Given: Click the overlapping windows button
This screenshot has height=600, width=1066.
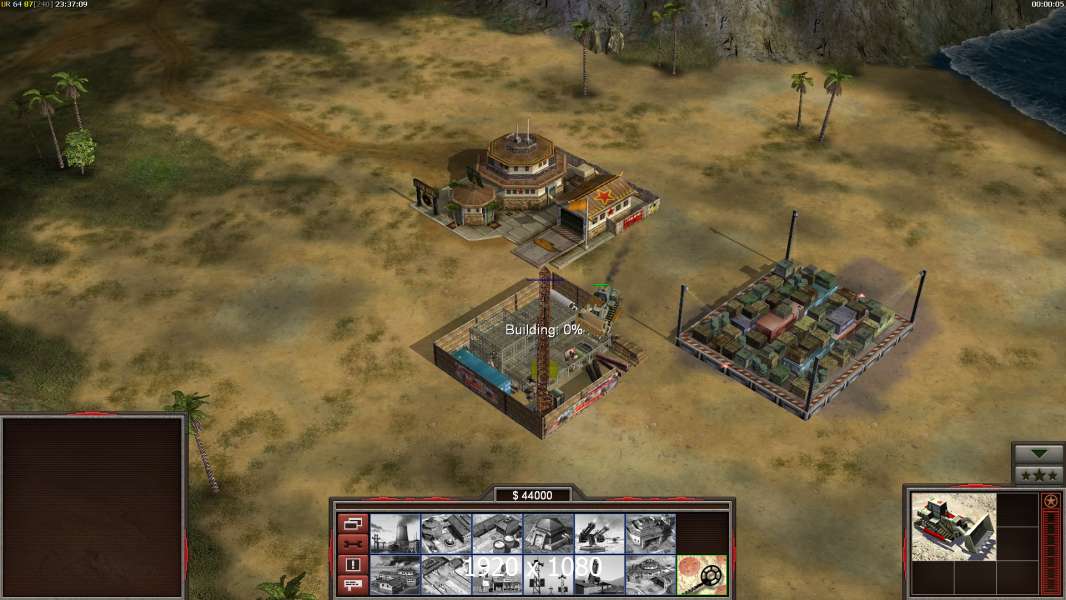Looking at the screenshot, I should click(x=353, y=523).
